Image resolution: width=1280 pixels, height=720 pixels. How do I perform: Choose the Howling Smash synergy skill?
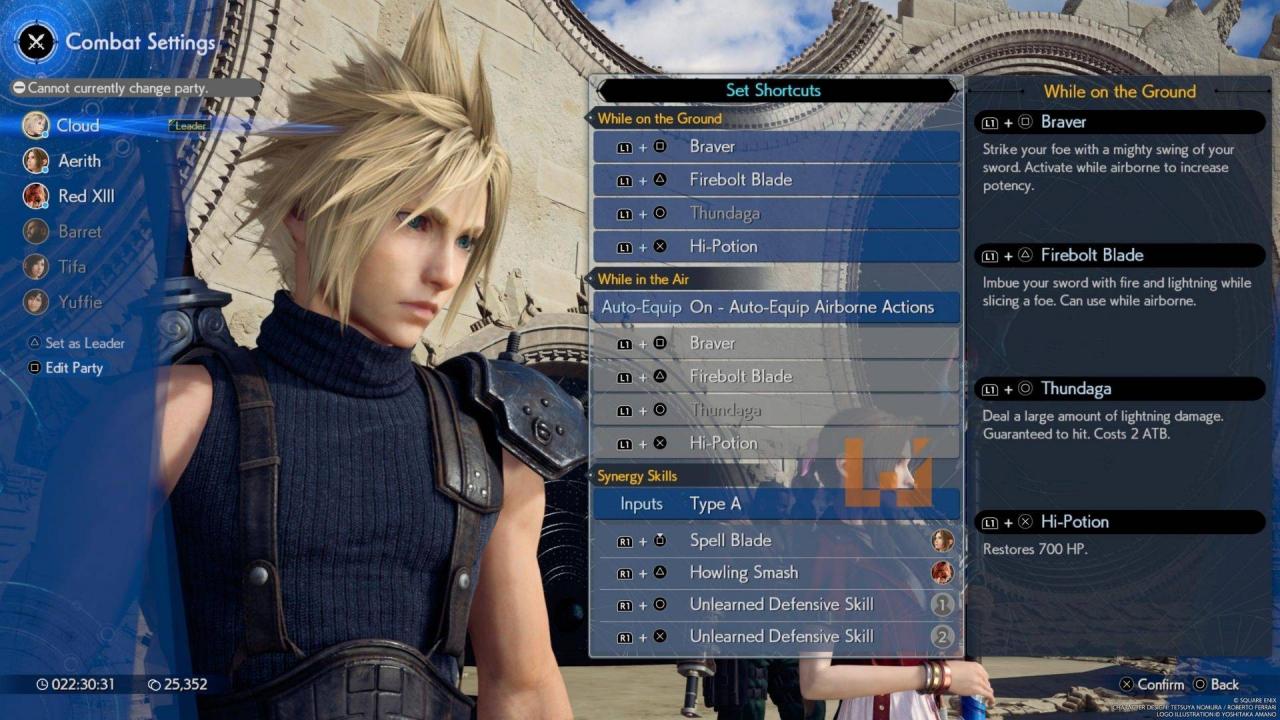(775, 572)
